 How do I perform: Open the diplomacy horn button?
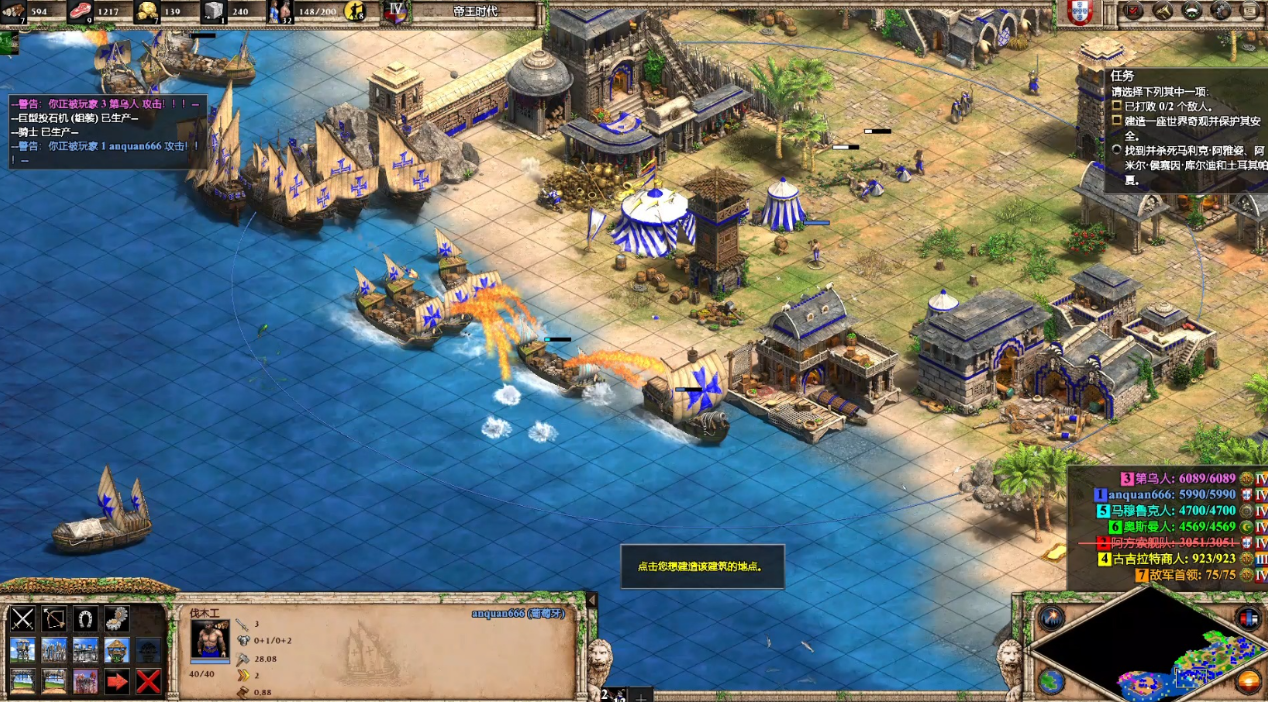[x=1163, y=11]
